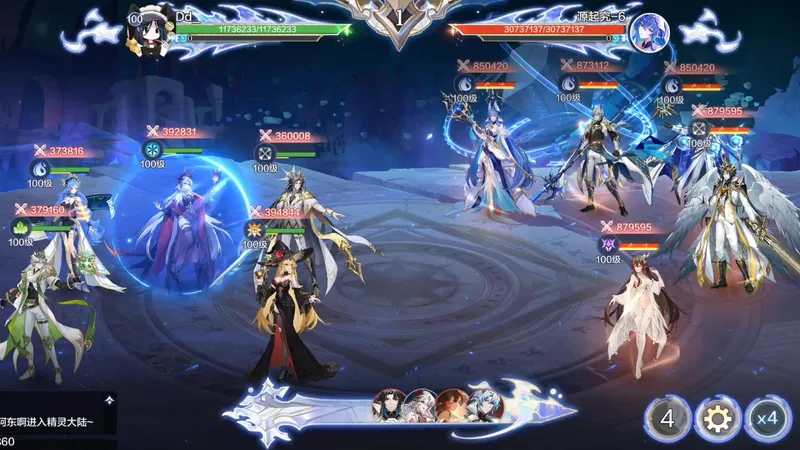Toggle the x4 battle speed button
This screenshot has width=800, height=450.
click(x=768, y=418)
